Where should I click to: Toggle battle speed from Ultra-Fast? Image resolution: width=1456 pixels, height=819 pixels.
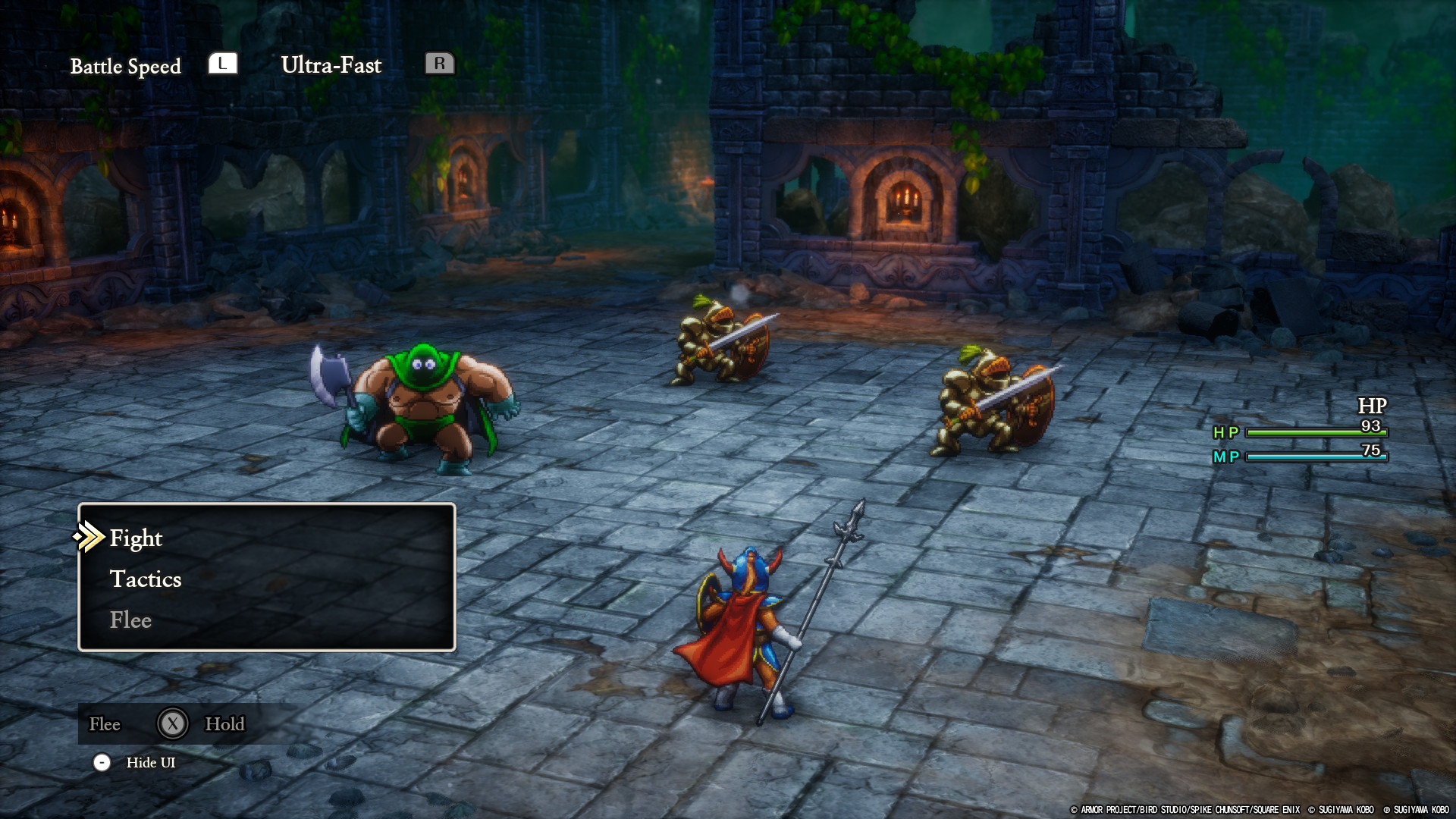441,64
